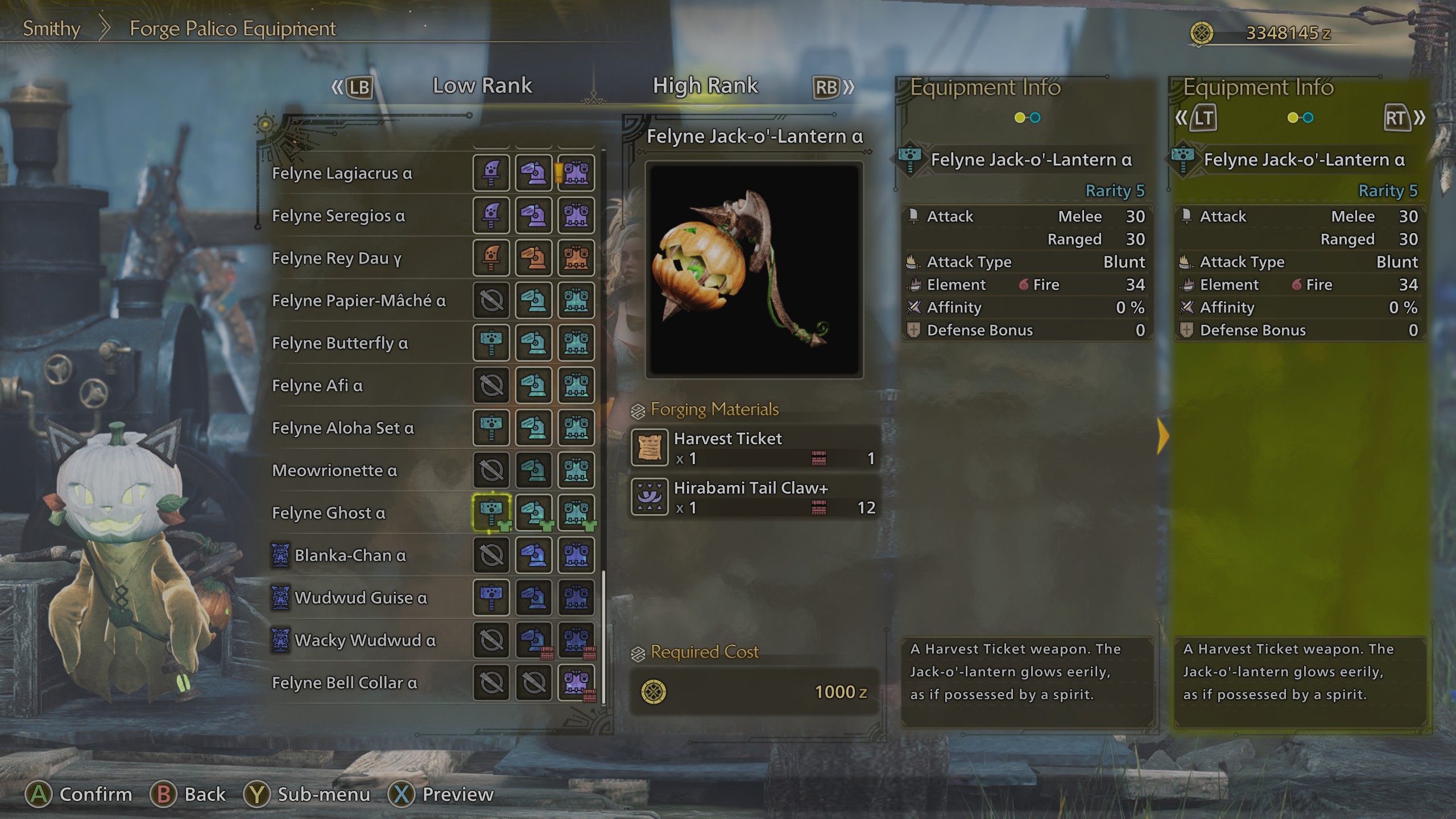Switch to the Low Rank tab
Image resolution: width=1456 pixels, height=819 pixels.
click(x=483, y=85)
